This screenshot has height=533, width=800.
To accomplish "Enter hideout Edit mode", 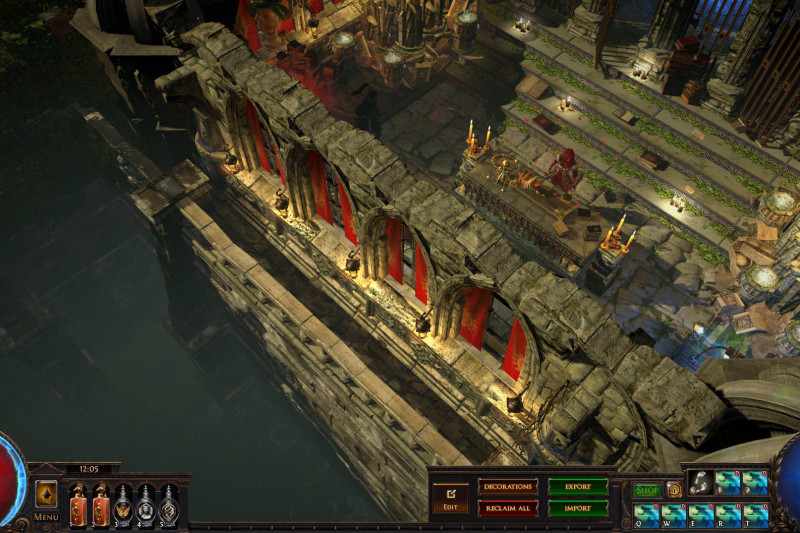I will (x=449, y=497).
